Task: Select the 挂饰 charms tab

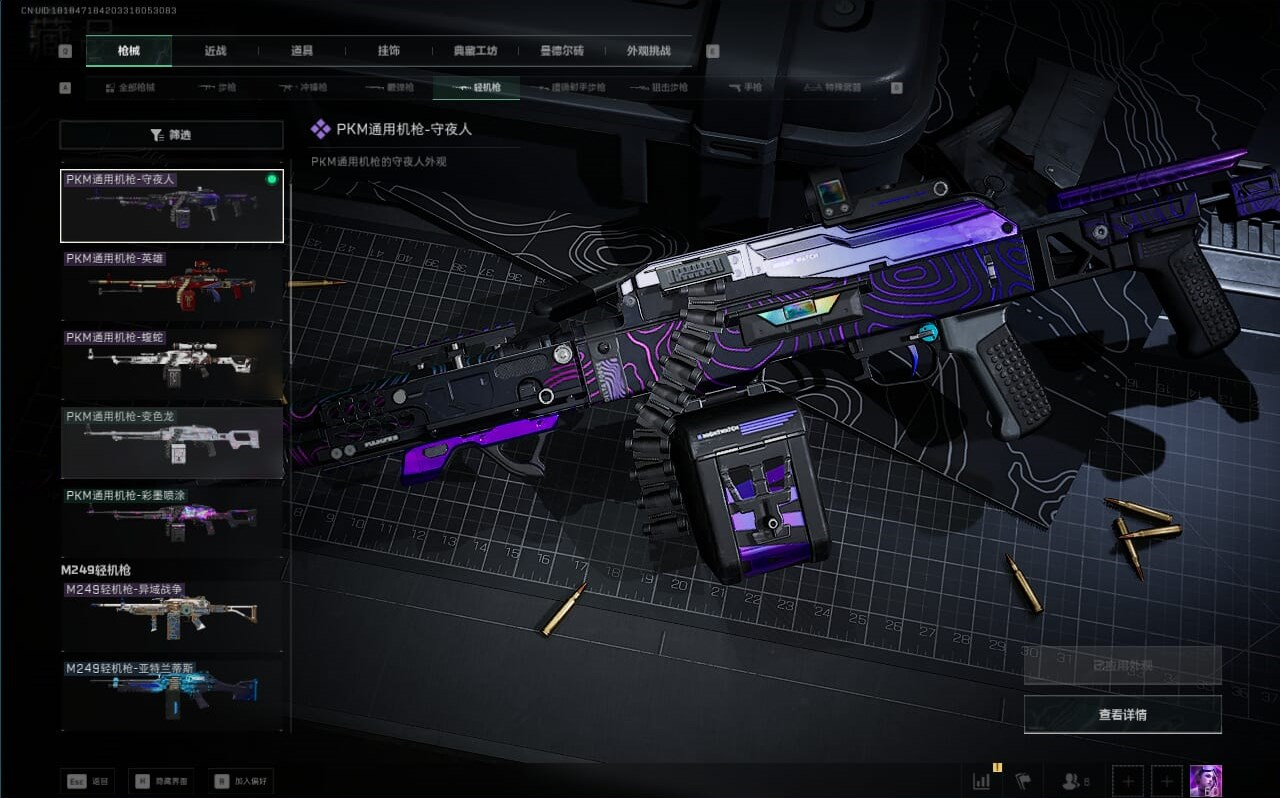Action: click(389, 51)
